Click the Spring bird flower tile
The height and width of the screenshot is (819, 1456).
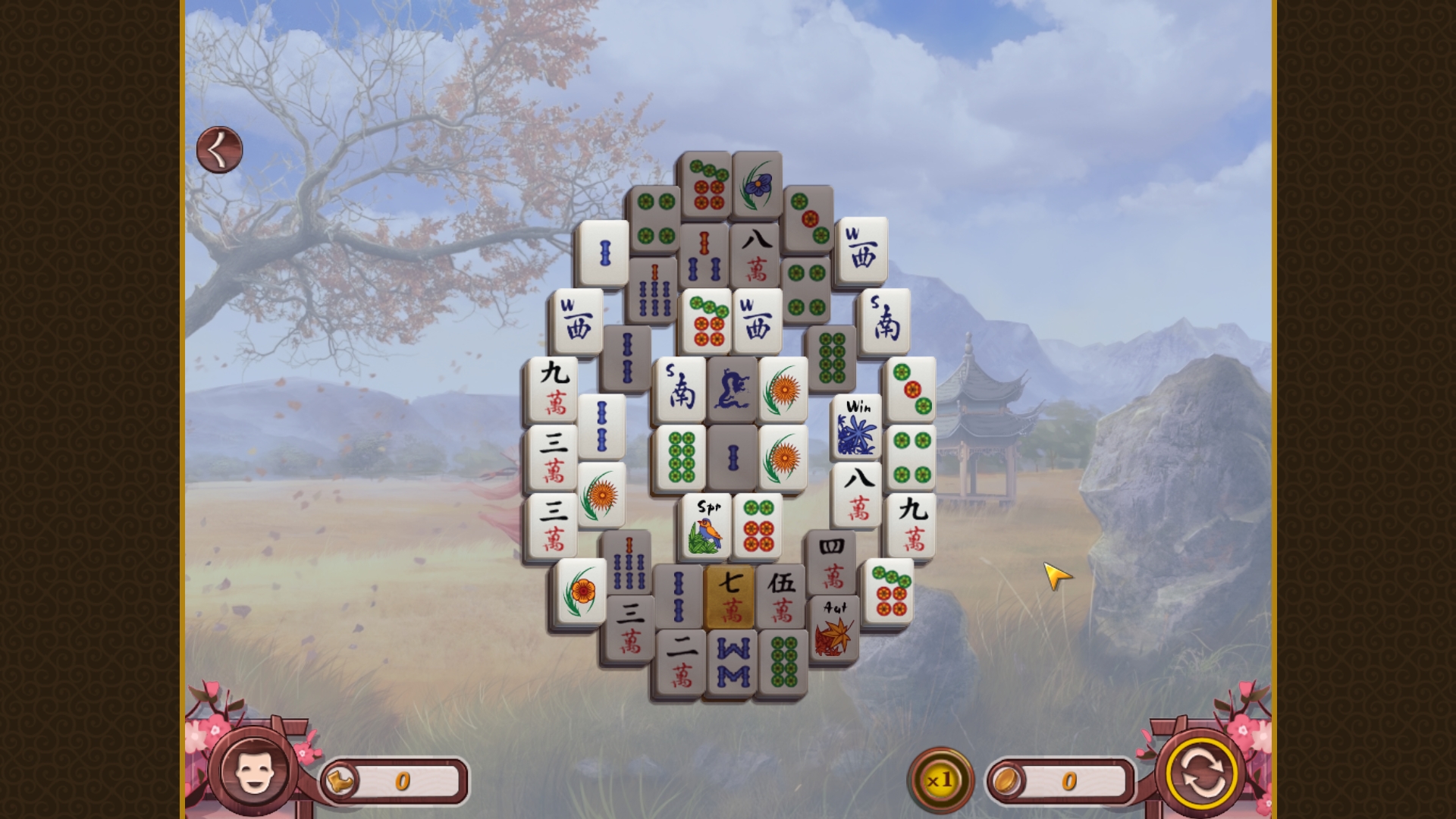705,526
